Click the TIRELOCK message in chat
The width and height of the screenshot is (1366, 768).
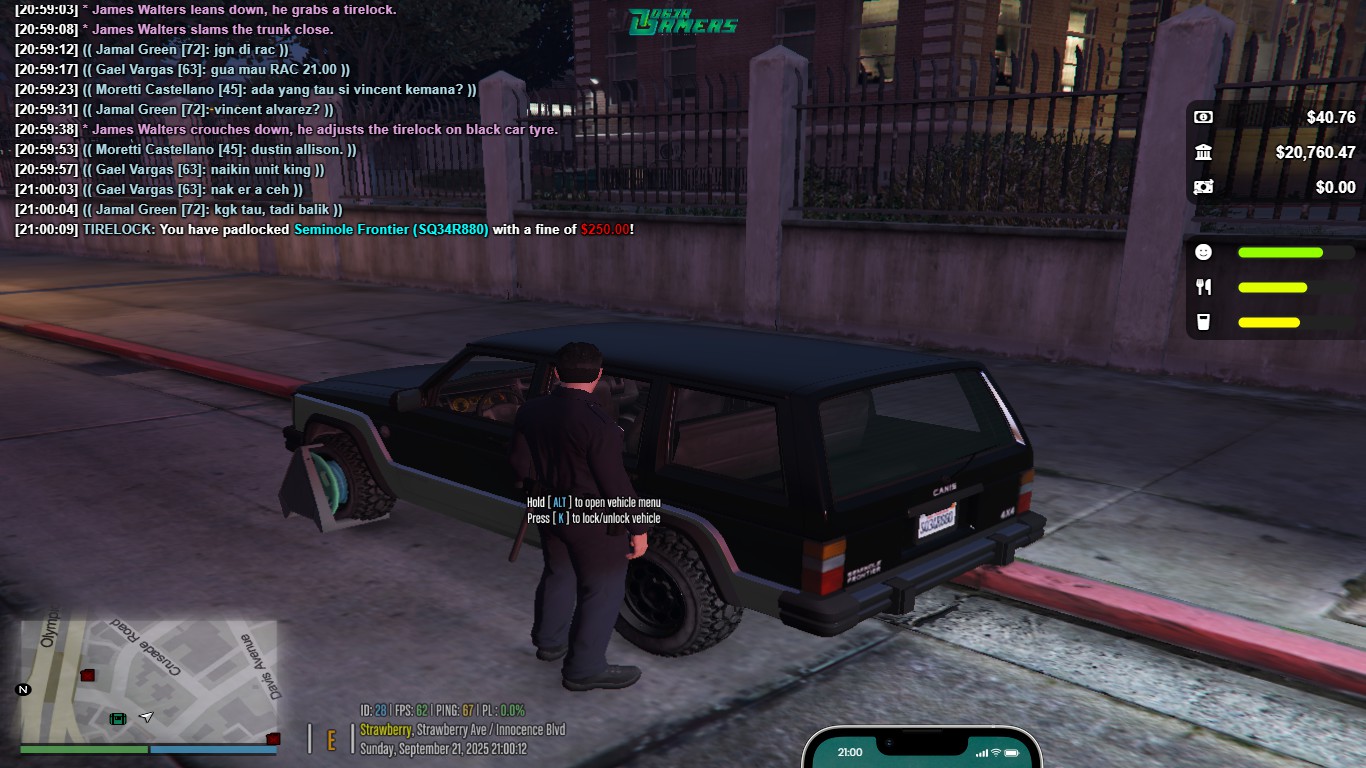coord(325,229)
